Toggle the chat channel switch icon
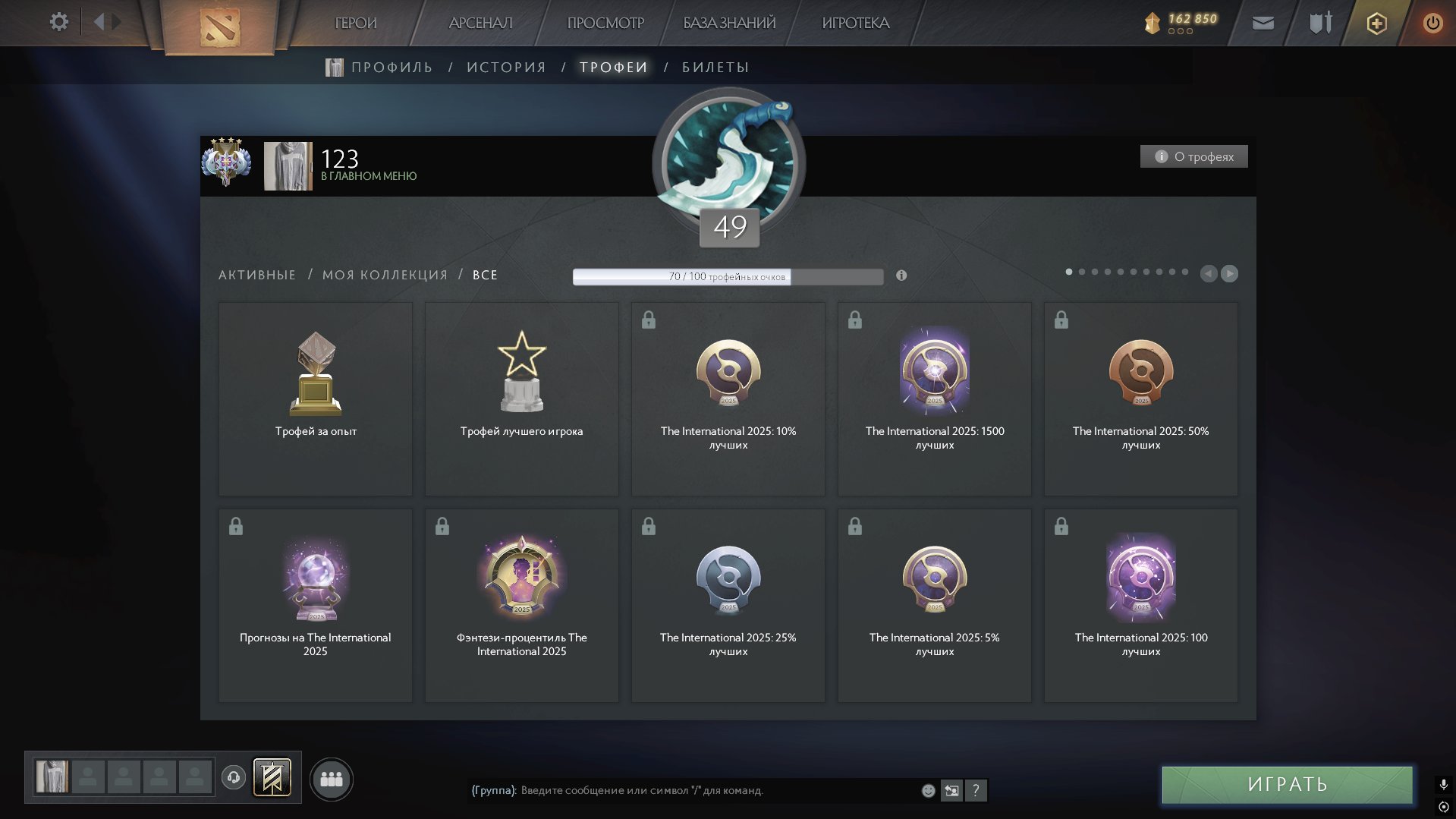This screenshot has height=819, width=1456. (952, 790)
